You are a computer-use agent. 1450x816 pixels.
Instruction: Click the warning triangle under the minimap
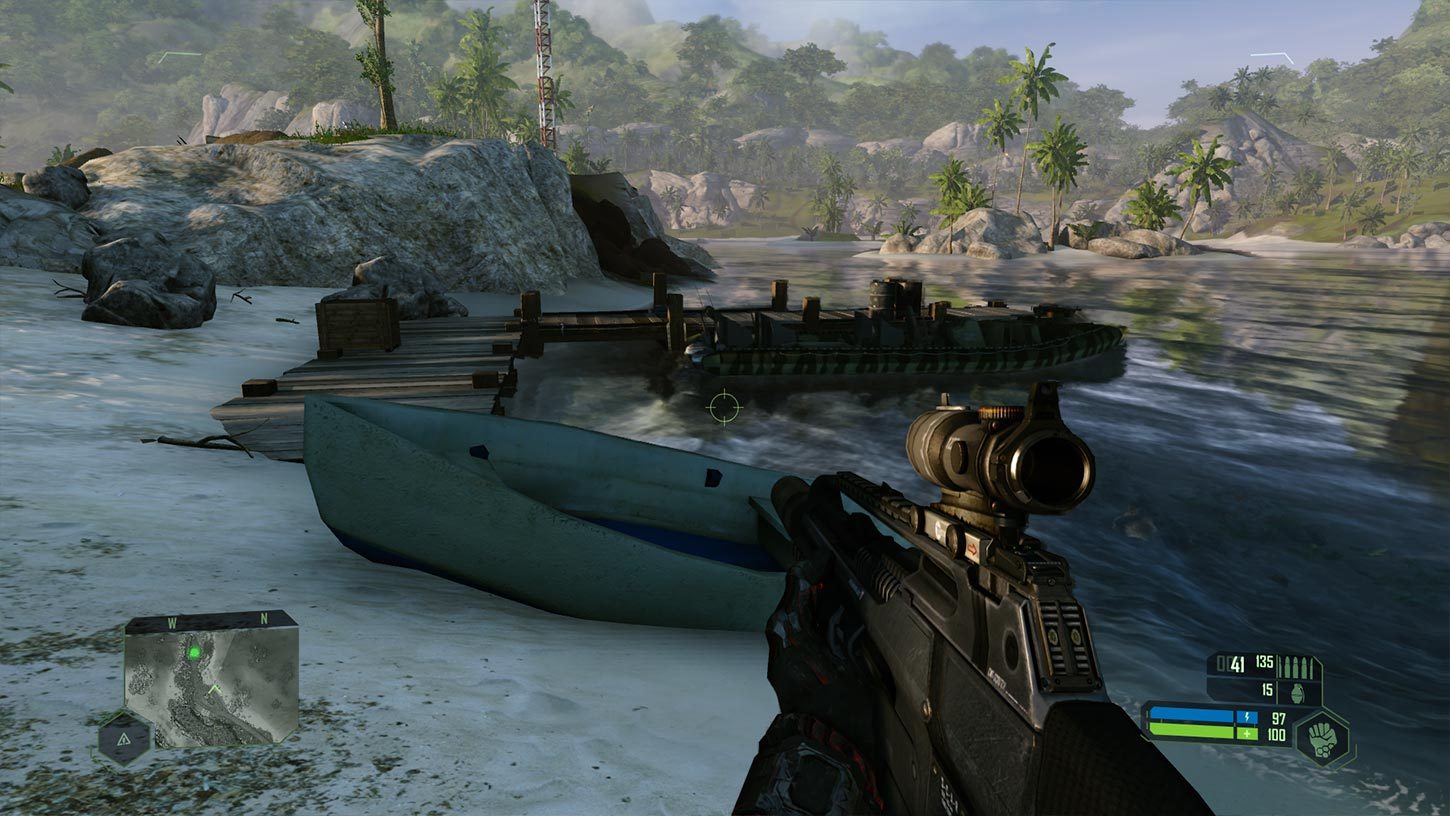(124, 740)
